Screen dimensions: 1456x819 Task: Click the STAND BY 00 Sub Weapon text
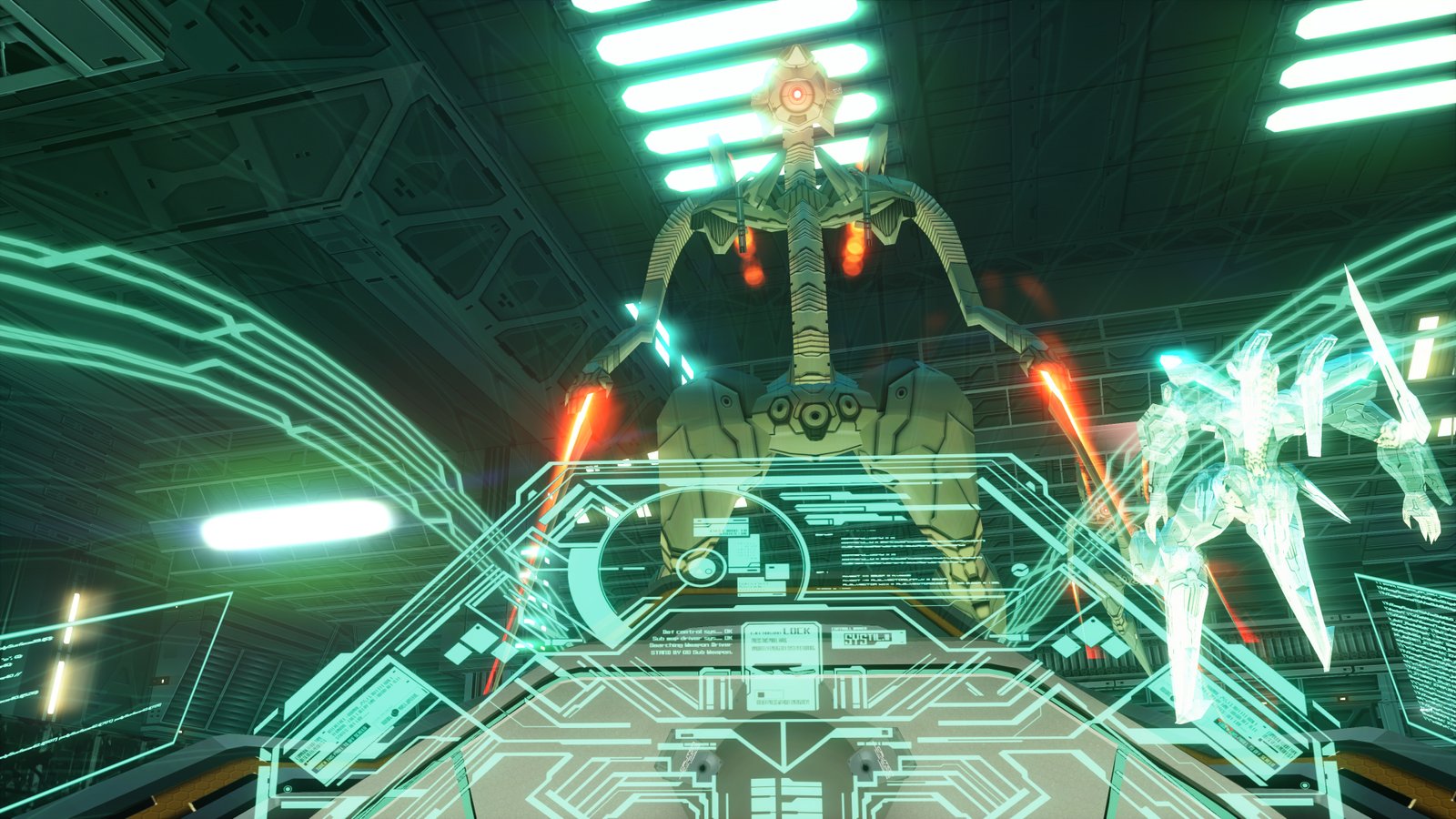690,652
